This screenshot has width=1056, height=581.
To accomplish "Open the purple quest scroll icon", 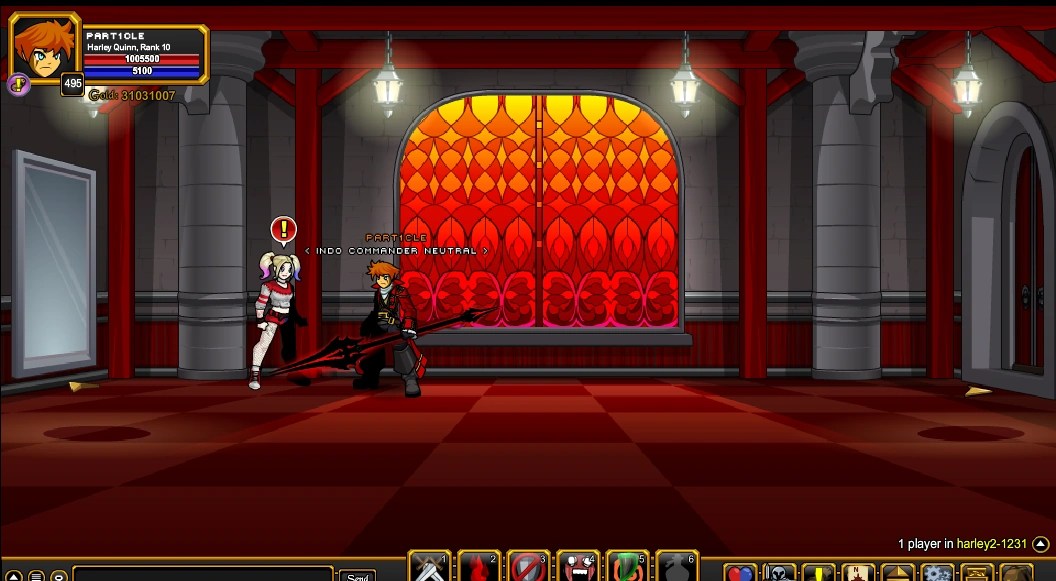I will click(x=18, y=85).
